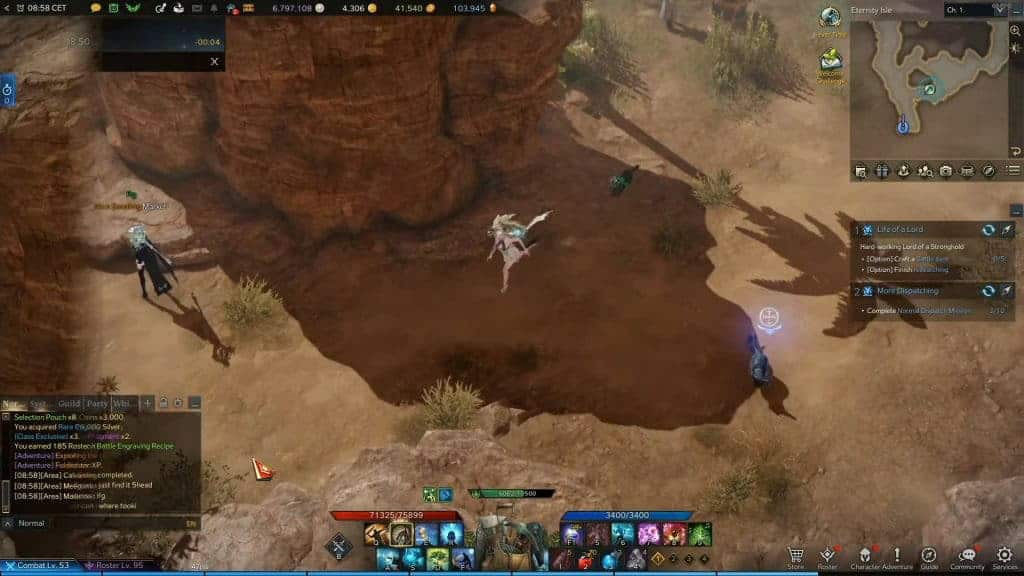Close the timer panel with X

pyautogui.click(x=214, y=61)
